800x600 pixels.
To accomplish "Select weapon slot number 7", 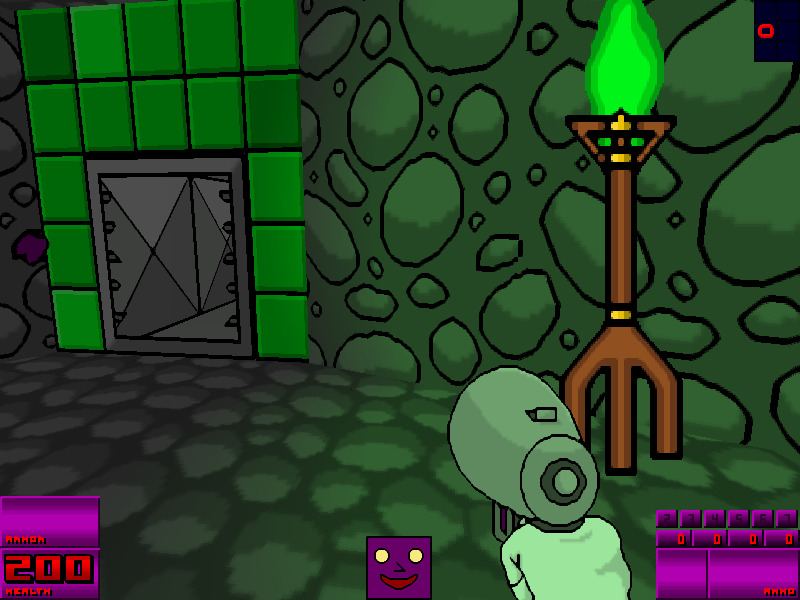I will pos(786,518).
